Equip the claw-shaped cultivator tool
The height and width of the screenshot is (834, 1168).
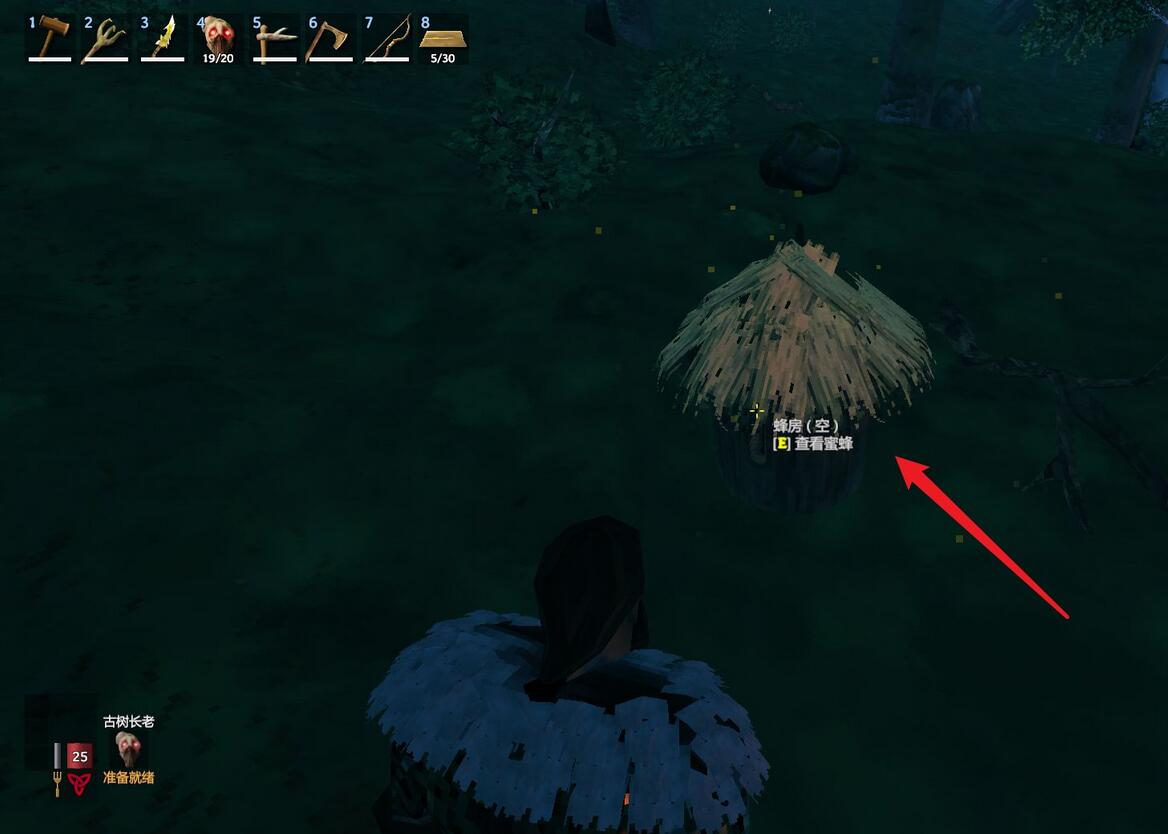[x=105, y=38]
